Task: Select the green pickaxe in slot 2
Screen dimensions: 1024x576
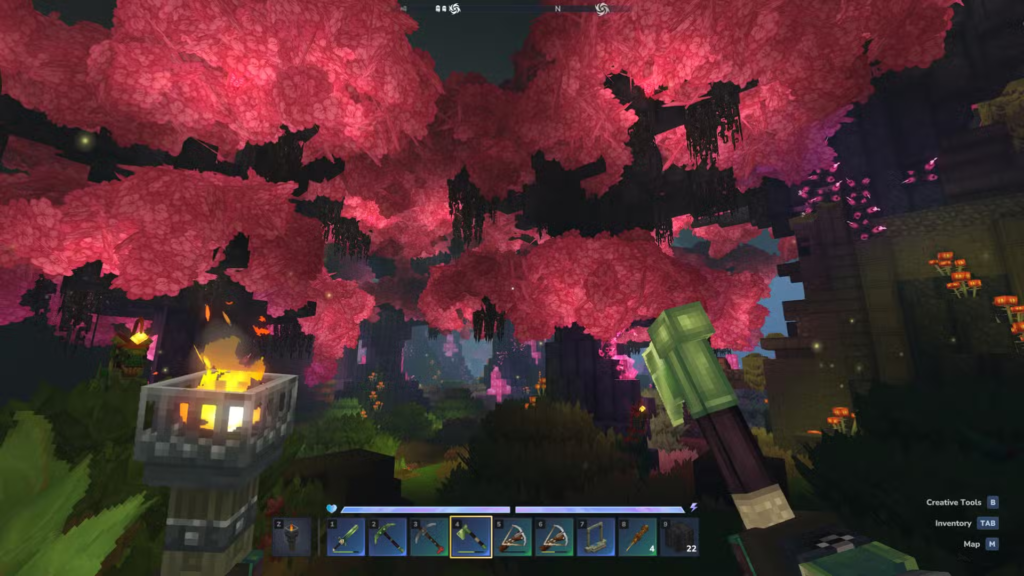Action: coord(387,537)
